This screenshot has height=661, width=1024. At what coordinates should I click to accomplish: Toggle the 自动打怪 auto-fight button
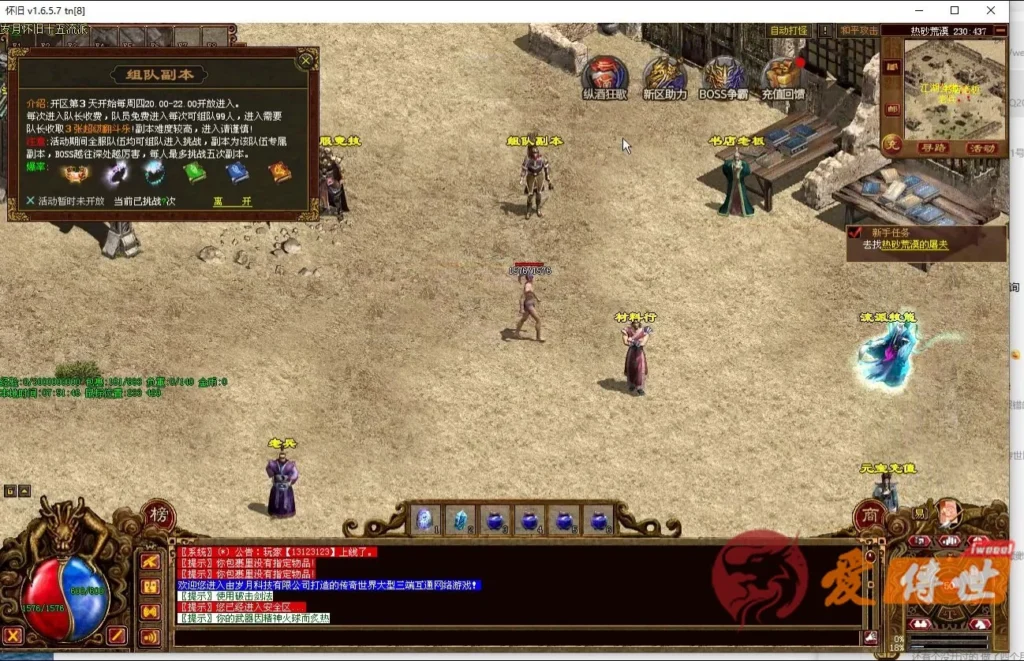point(788,31)
